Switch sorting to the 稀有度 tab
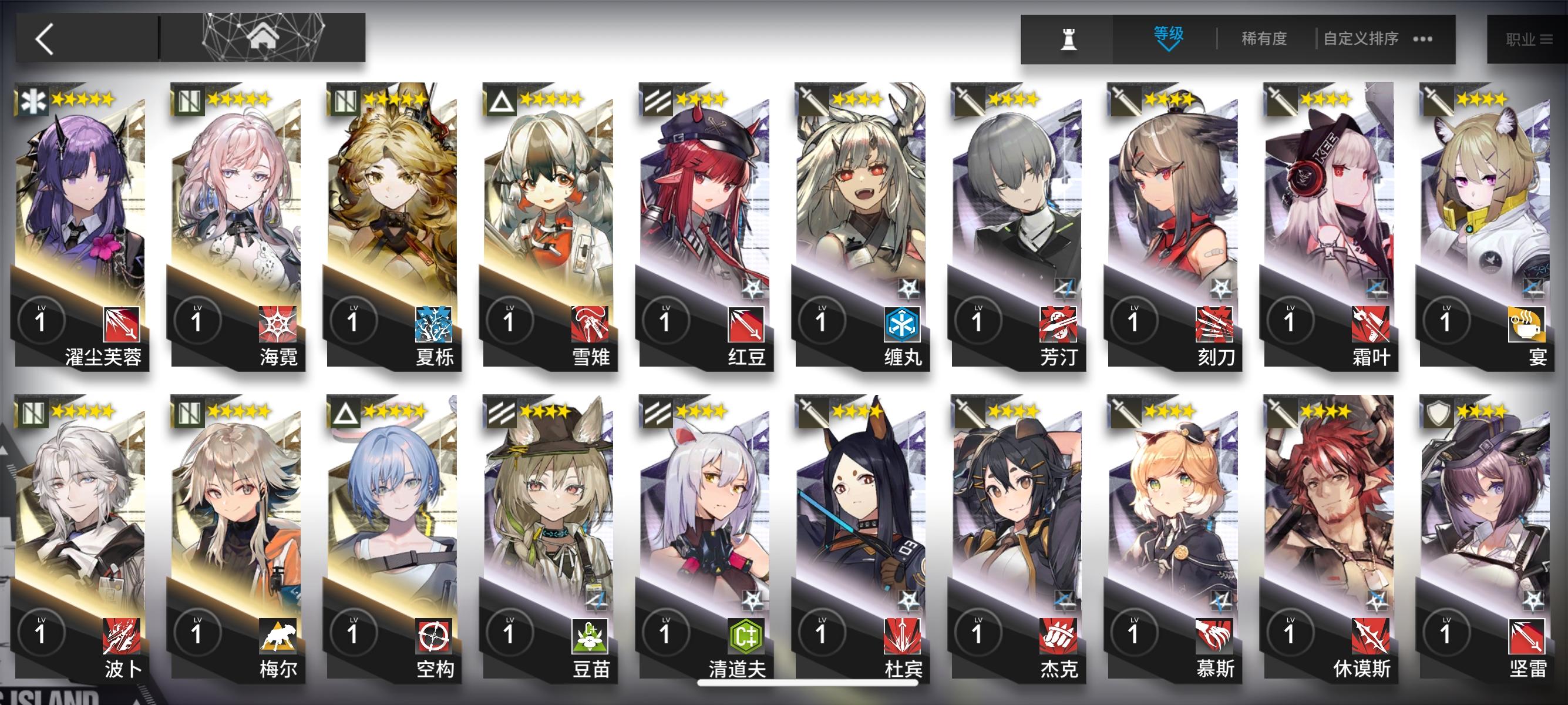This screenshot has height=705, width=1568. [1263, 38]
